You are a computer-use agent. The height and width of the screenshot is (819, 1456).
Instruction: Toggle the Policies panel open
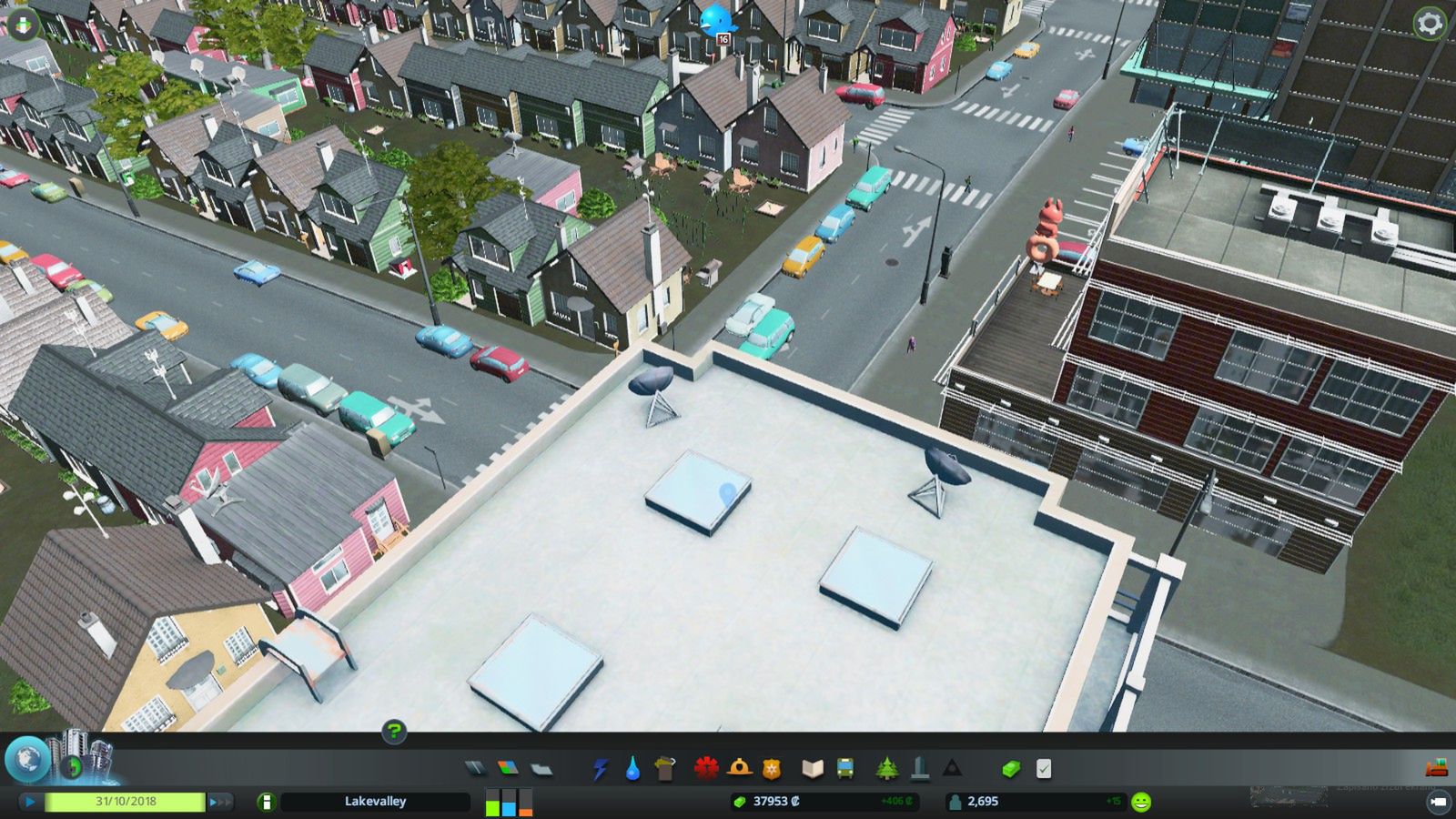pos(1044,769)
